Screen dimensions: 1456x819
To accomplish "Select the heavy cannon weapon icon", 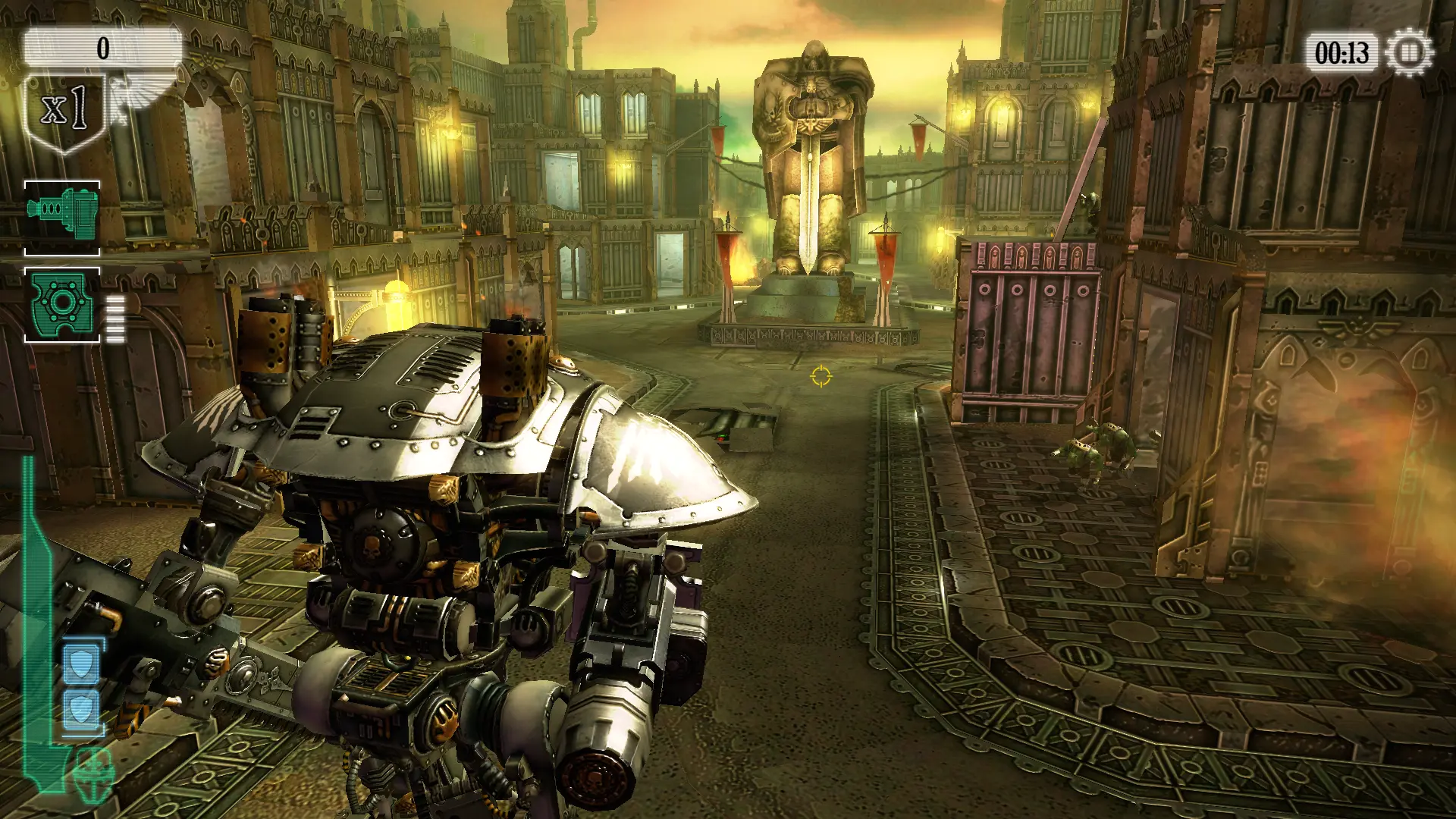I will tap(62, 218).
